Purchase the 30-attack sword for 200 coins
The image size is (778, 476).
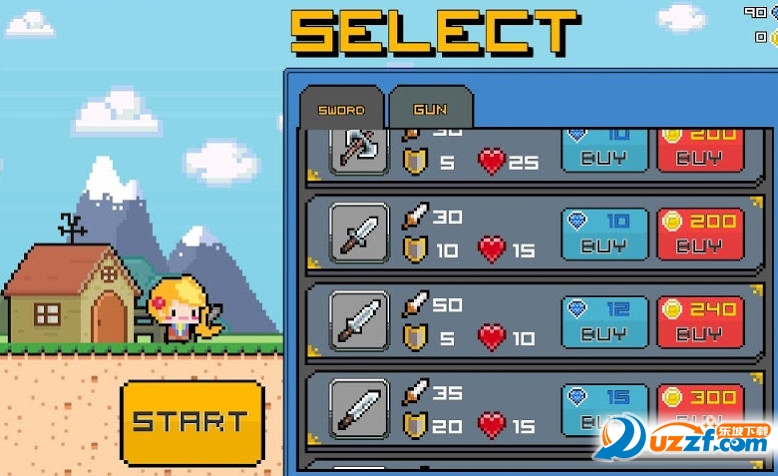click(x=700, y=234)
